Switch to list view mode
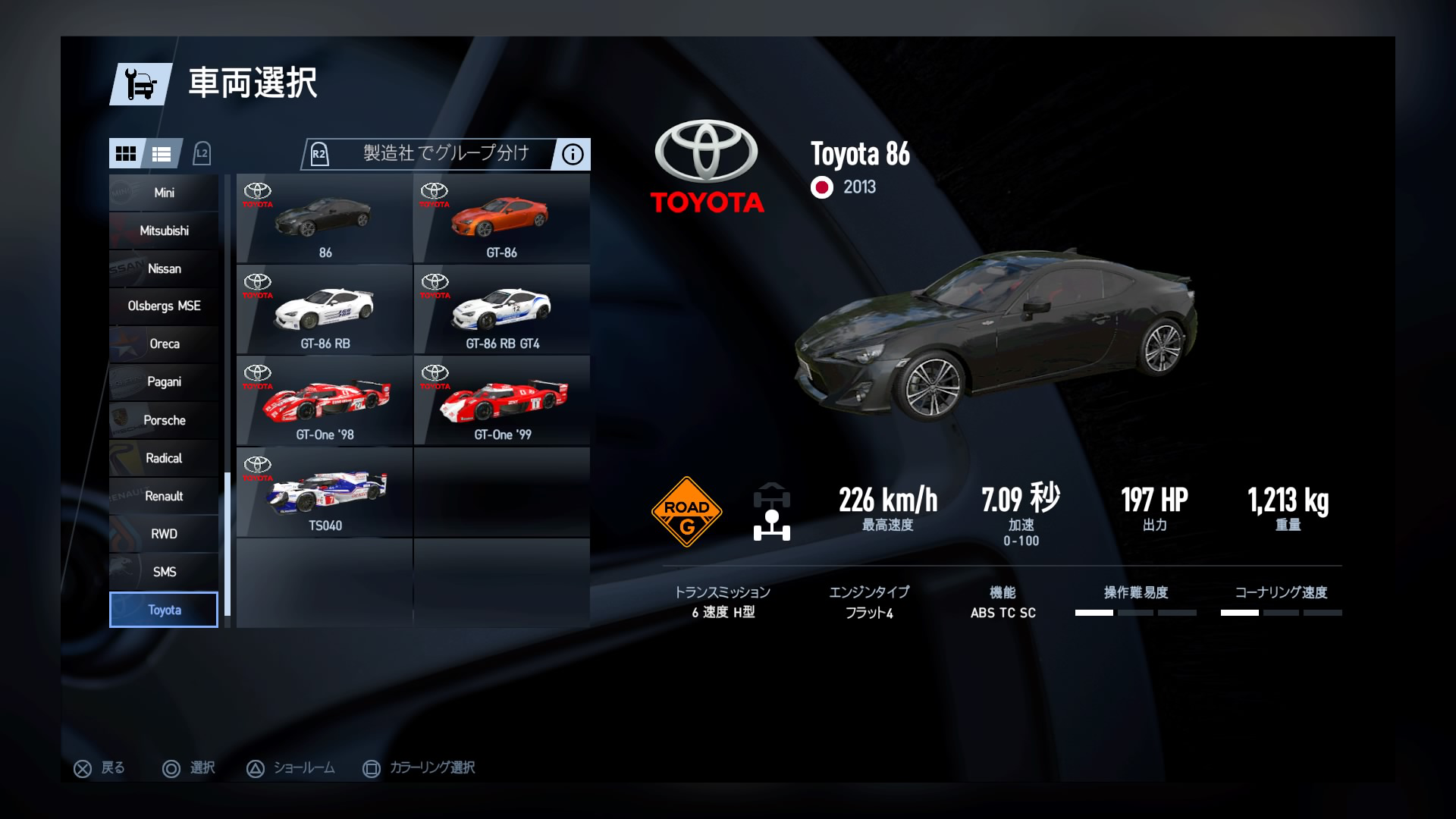 (x=162, y=154)
